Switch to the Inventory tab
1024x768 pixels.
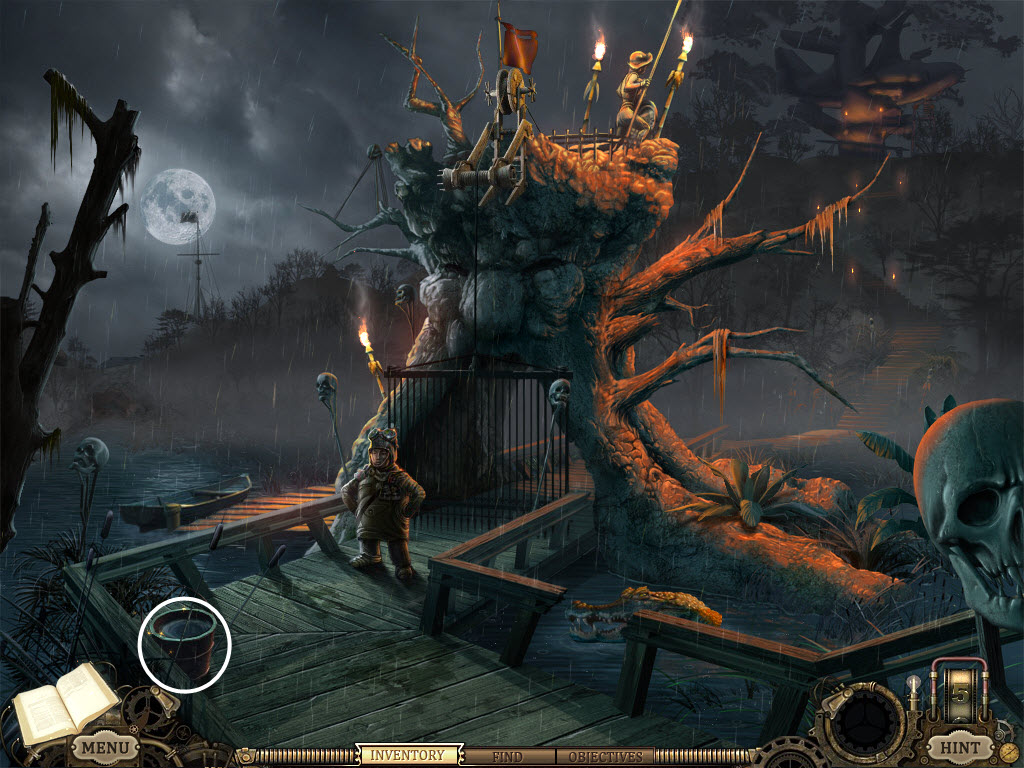click(409, 756)
